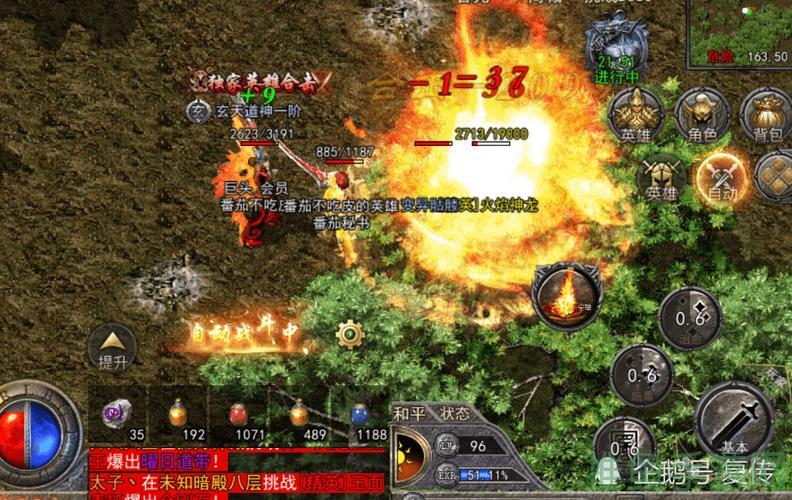The height and width of the screenshot is (500, 792).
Task: Drink the blue potion with count 1188
Action: 359,413
